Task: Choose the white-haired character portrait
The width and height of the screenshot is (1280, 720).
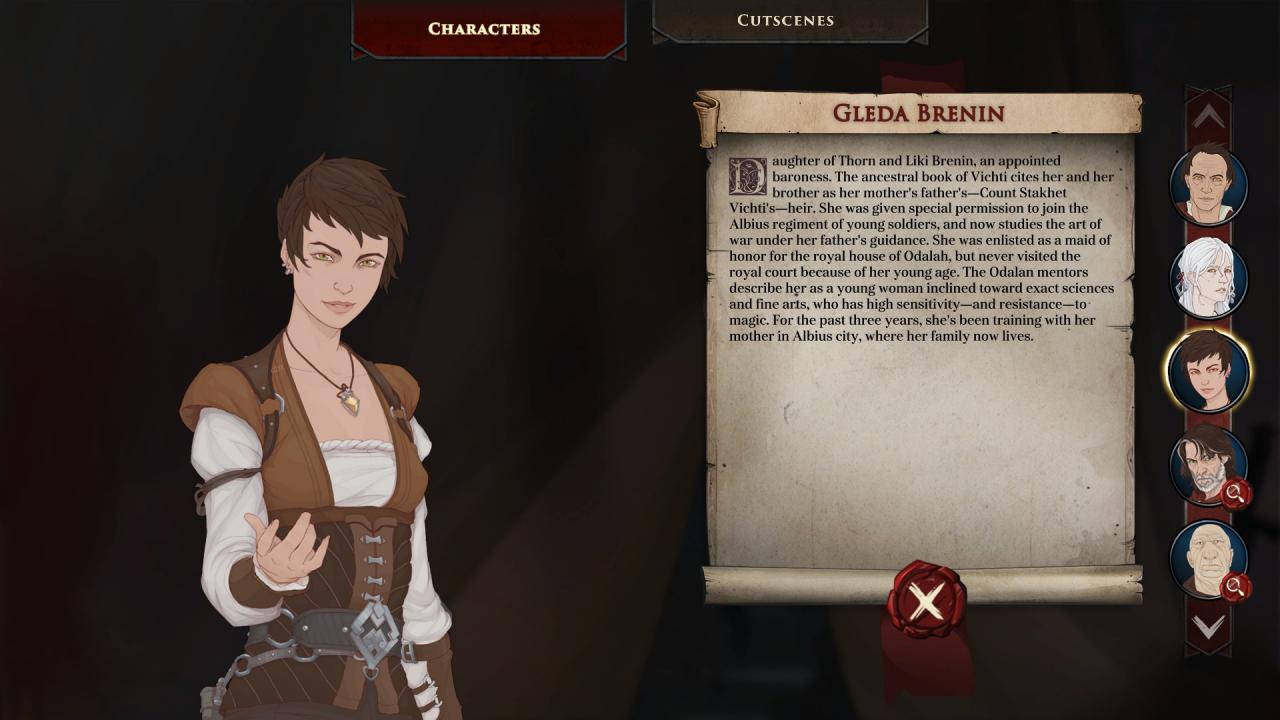Action: (x=1208, y=278)
